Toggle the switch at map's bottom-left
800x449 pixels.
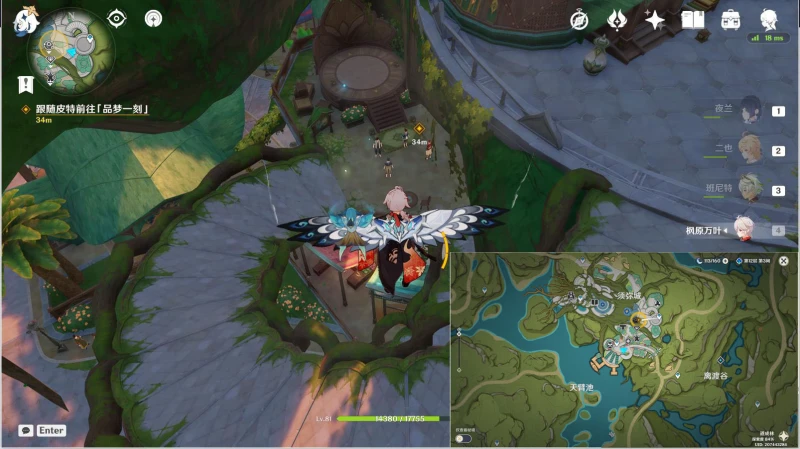pyautogui.click(x=463, y=438)
